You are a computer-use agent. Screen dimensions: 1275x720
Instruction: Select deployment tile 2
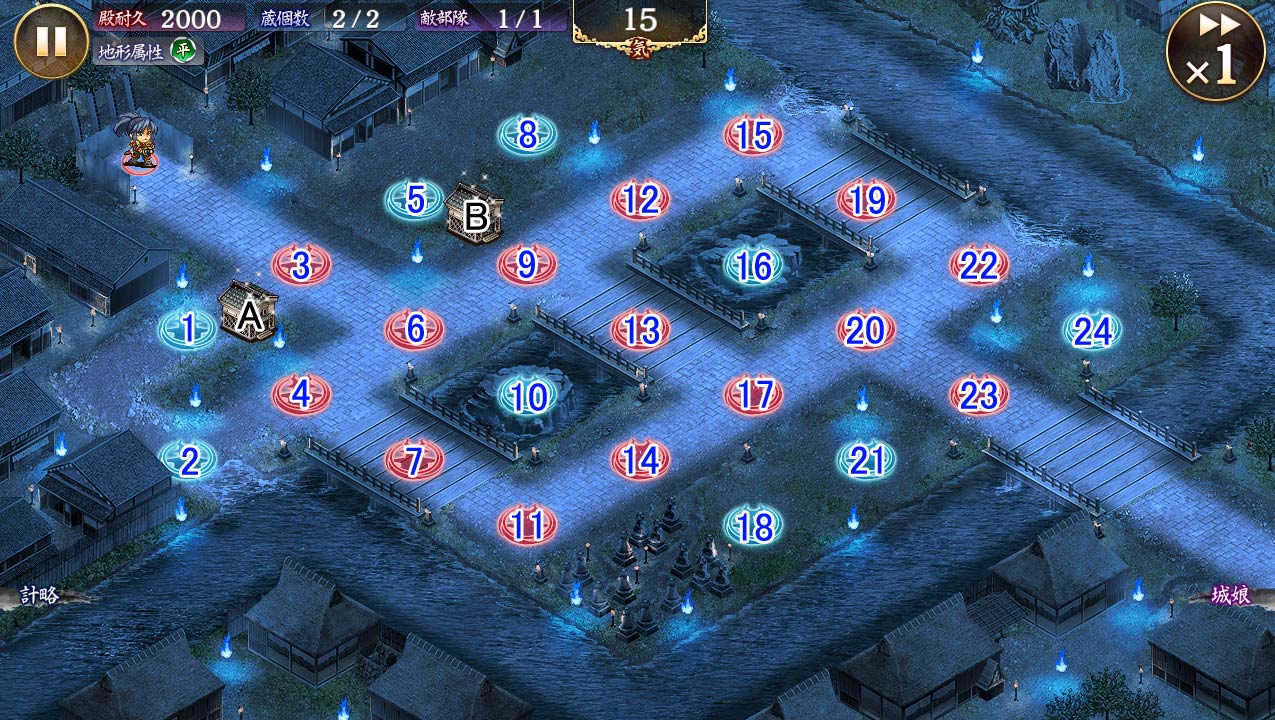(188, 460)
